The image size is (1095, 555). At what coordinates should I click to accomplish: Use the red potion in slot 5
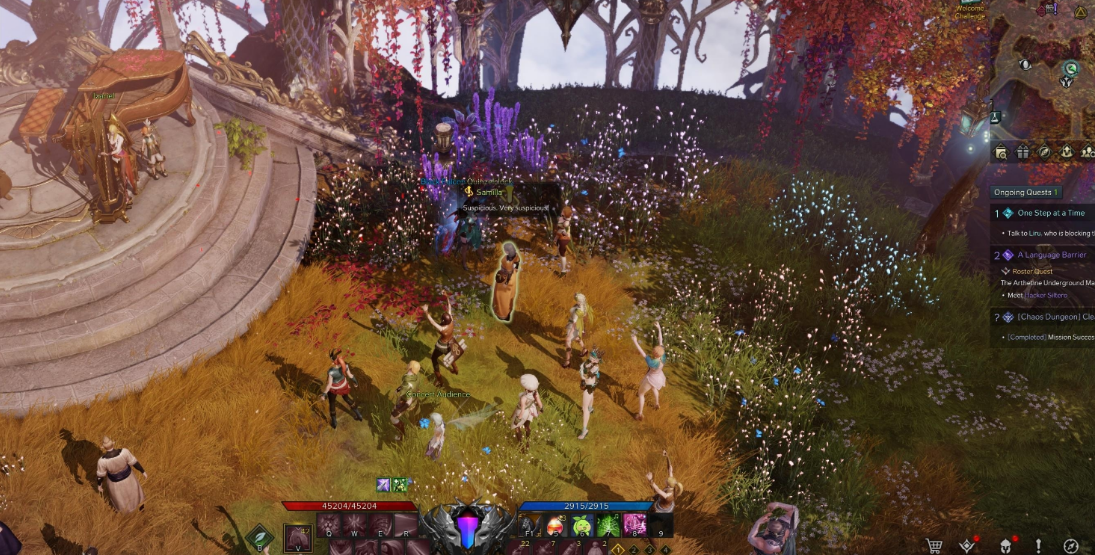[553, 526]
